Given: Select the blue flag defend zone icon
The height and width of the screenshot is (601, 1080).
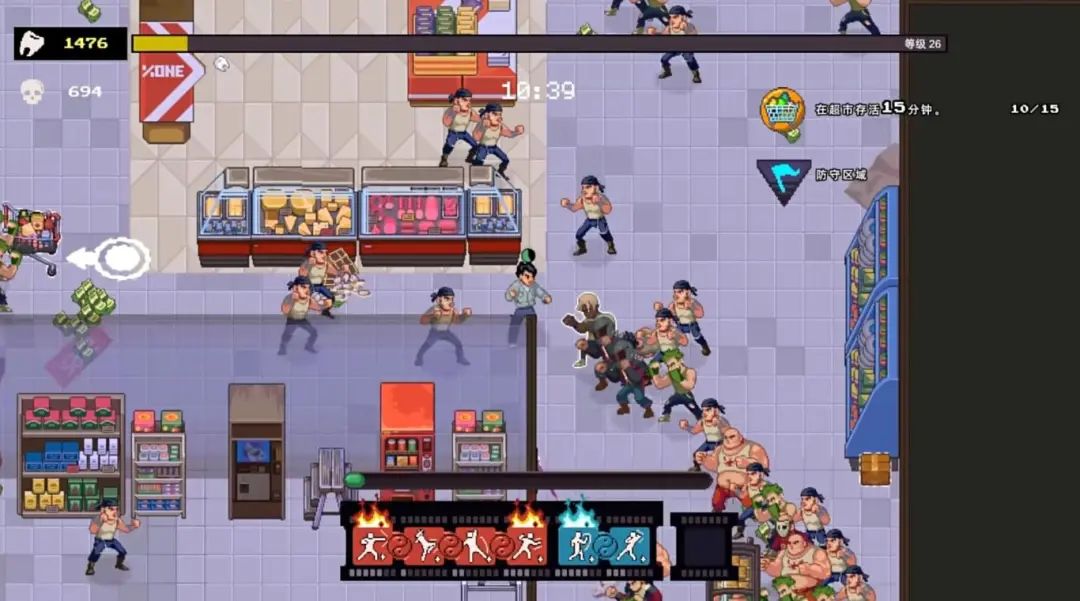Looking at the screenshot, I should (783, 179).
